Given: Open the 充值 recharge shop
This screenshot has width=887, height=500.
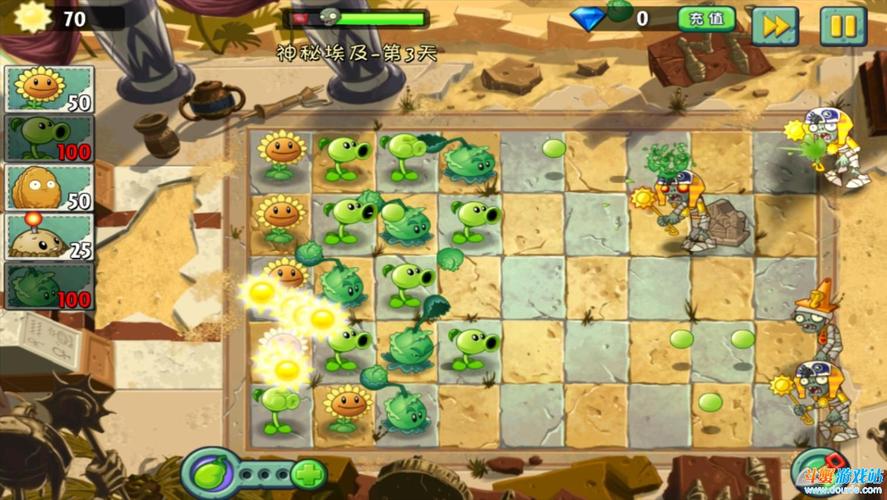Looking at the screenshot, I should (706, 19).
